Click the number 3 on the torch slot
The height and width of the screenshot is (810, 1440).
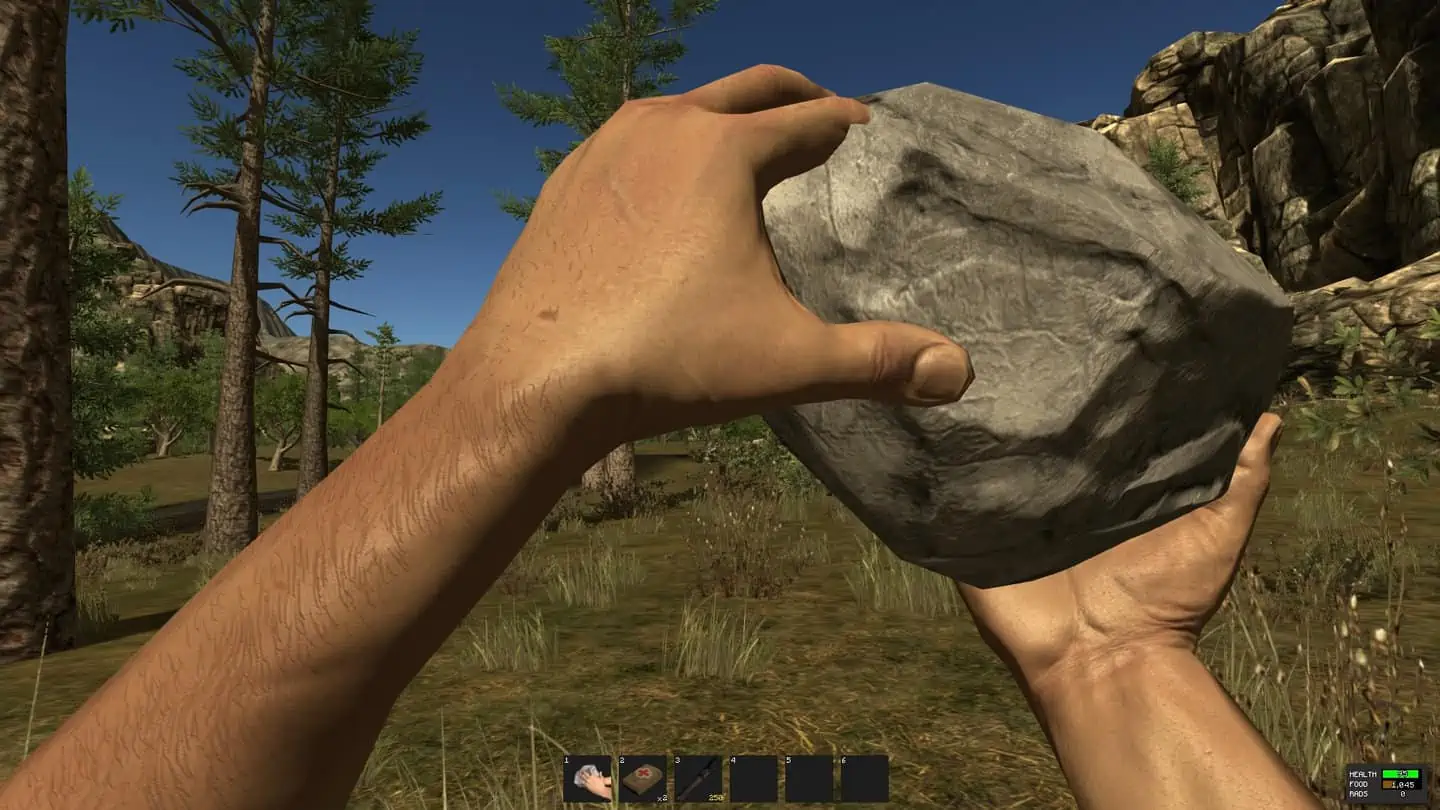pyautogui.click(x=677, y=760)
